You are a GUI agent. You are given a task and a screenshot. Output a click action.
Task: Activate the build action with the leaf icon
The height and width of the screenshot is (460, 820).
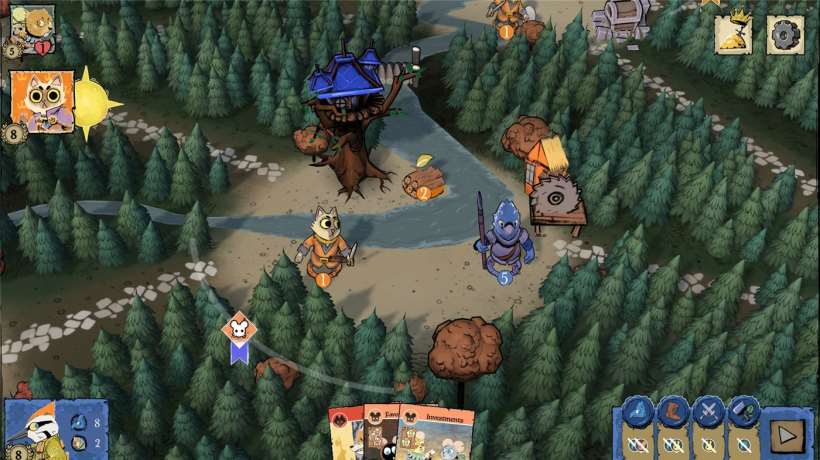(743, 412)
